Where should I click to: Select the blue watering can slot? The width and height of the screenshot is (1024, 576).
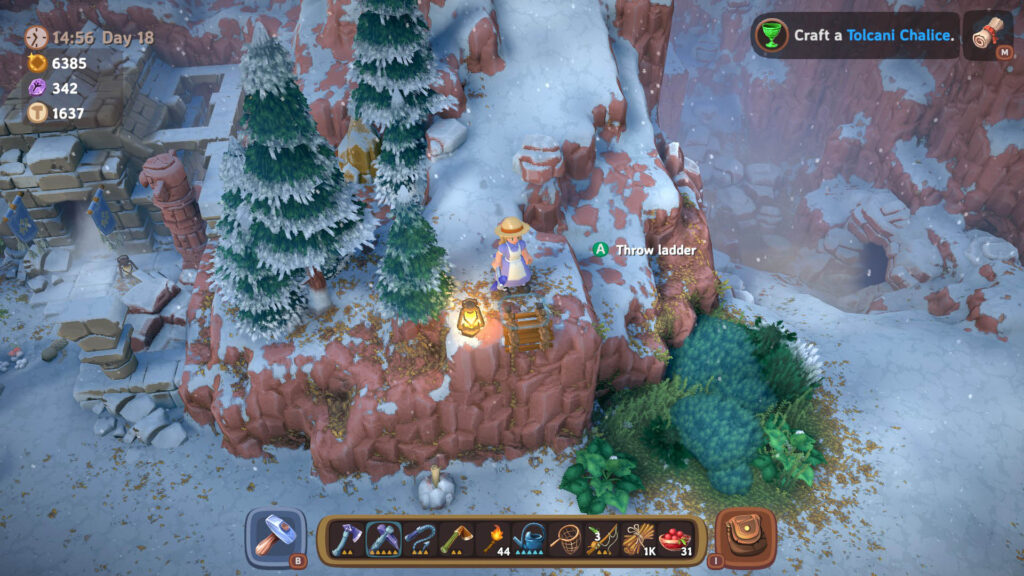[529, 539]
